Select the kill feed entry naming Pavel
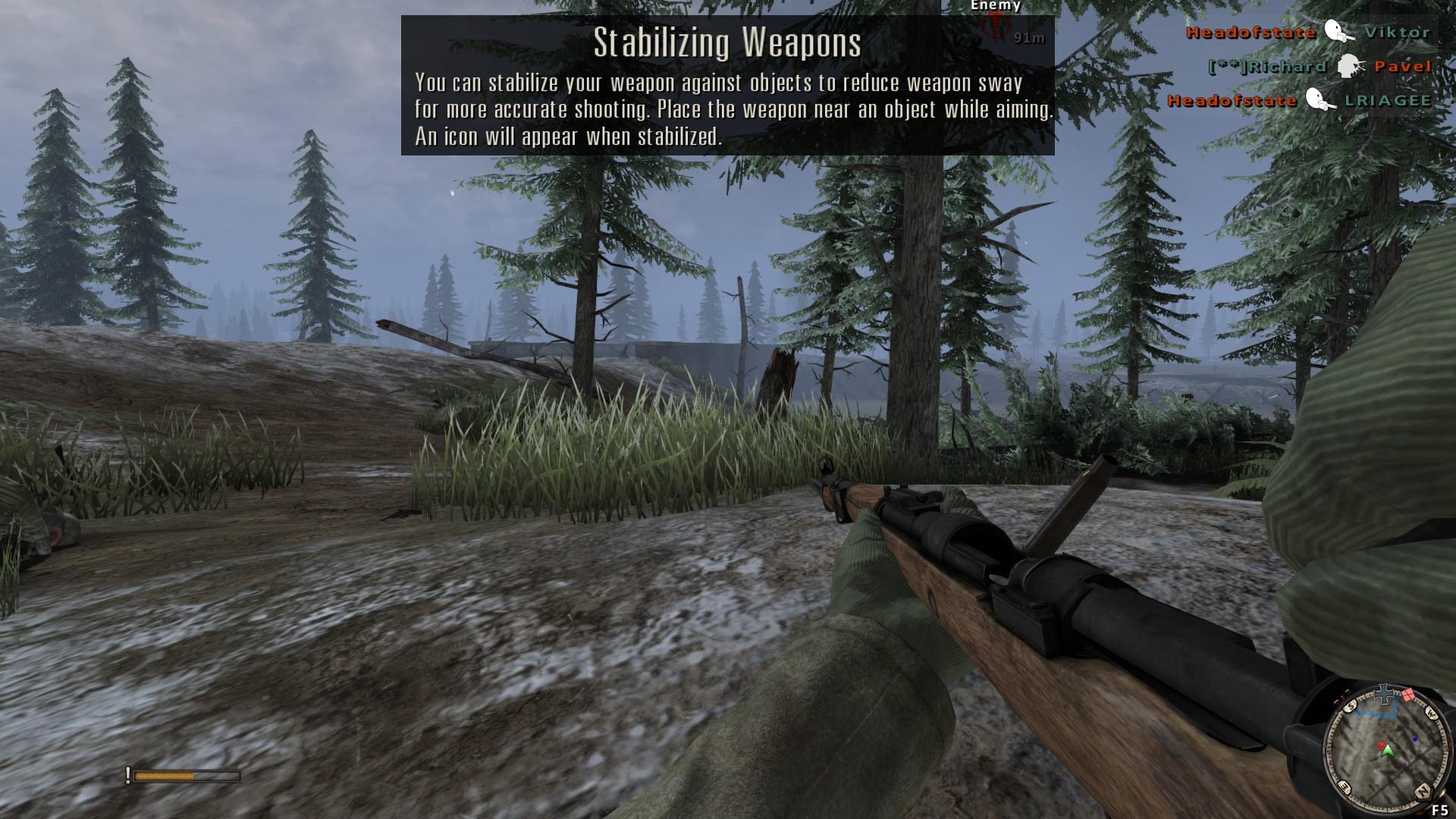The width and height of the screenshot is (1456, 819). [1319, 66]
